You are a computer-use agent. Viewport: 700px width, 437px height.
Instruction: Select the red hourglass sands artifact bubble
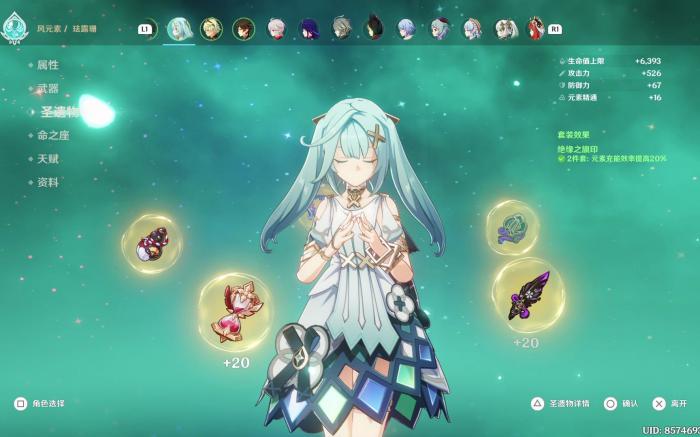(x=235, y=311)
